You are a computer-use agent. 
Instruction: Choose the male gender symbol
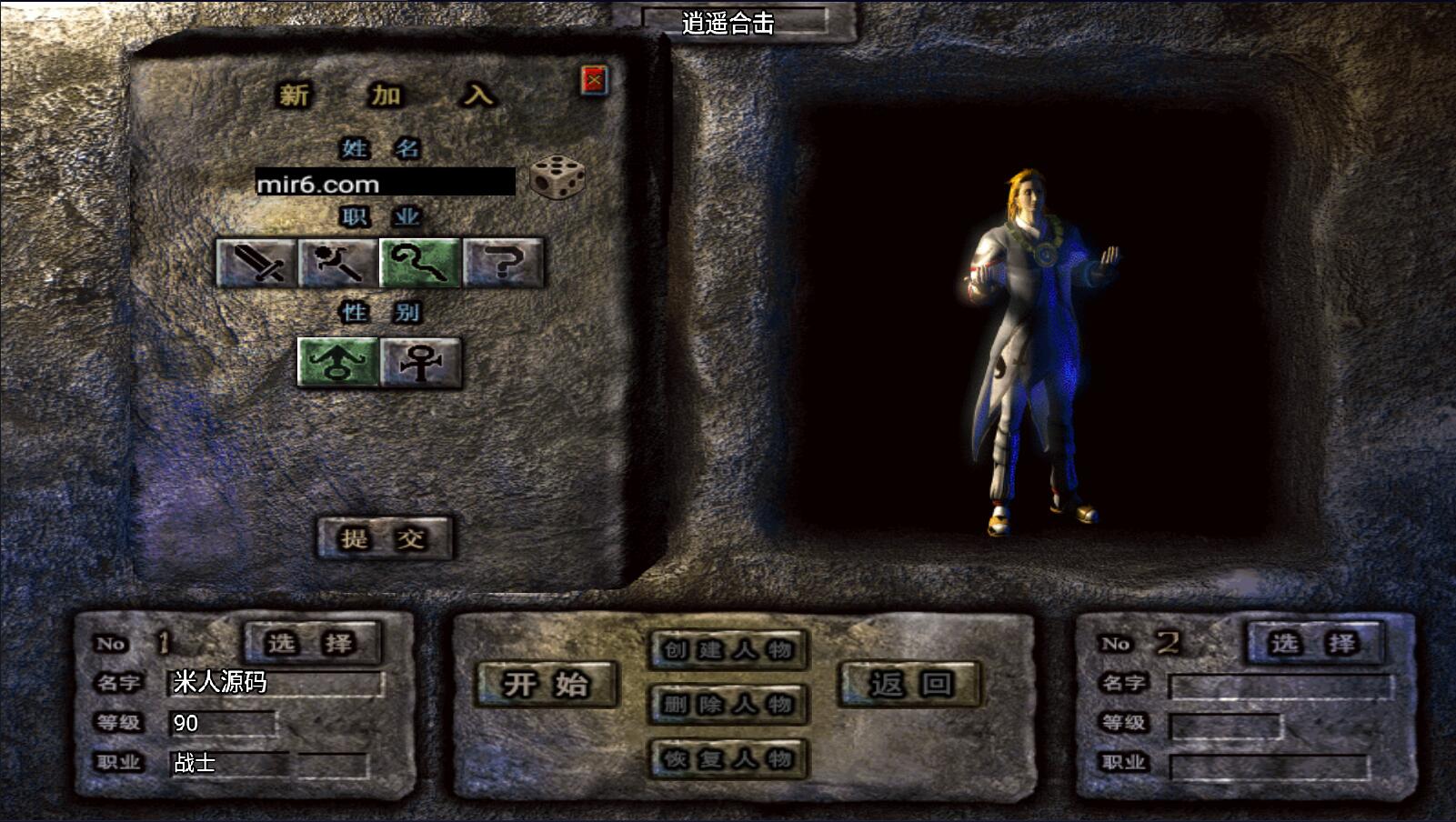click(x=337, y=362)
